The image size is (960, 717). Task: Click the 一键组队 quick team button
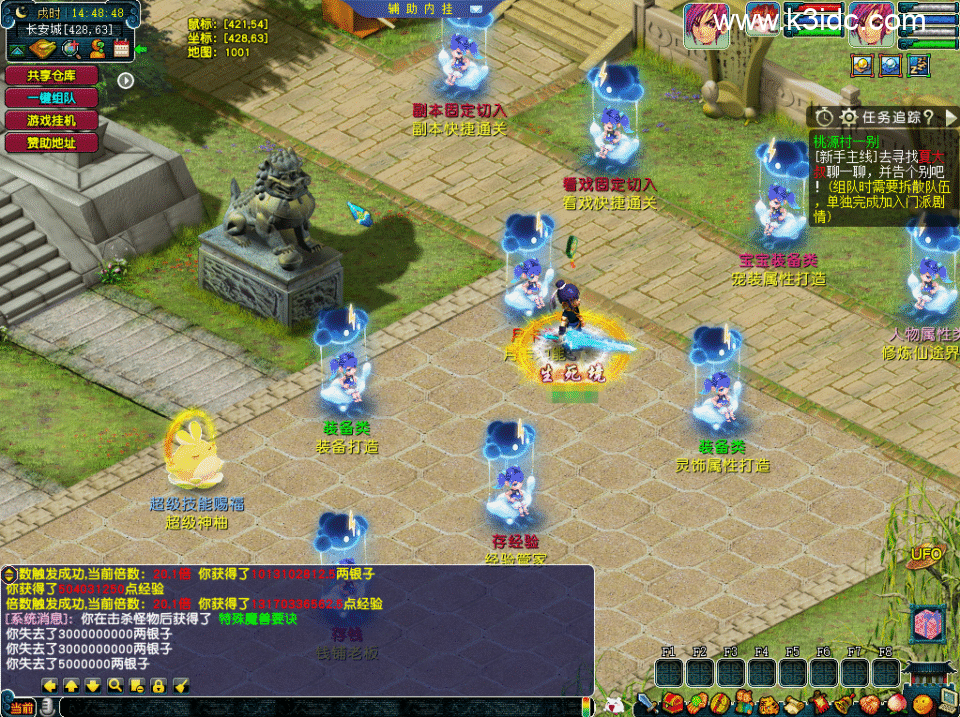tap(52, 98)
